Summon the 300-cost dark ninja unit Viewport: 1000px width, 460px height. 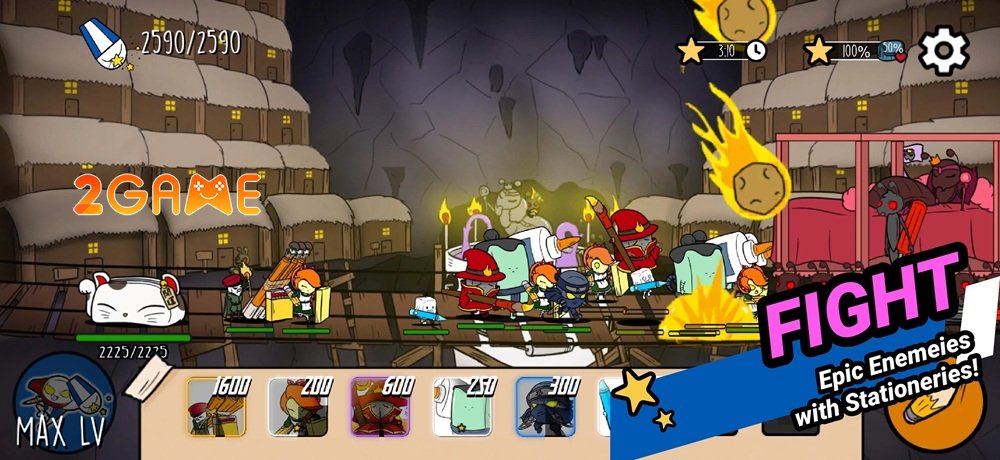(x=546, y=407)
